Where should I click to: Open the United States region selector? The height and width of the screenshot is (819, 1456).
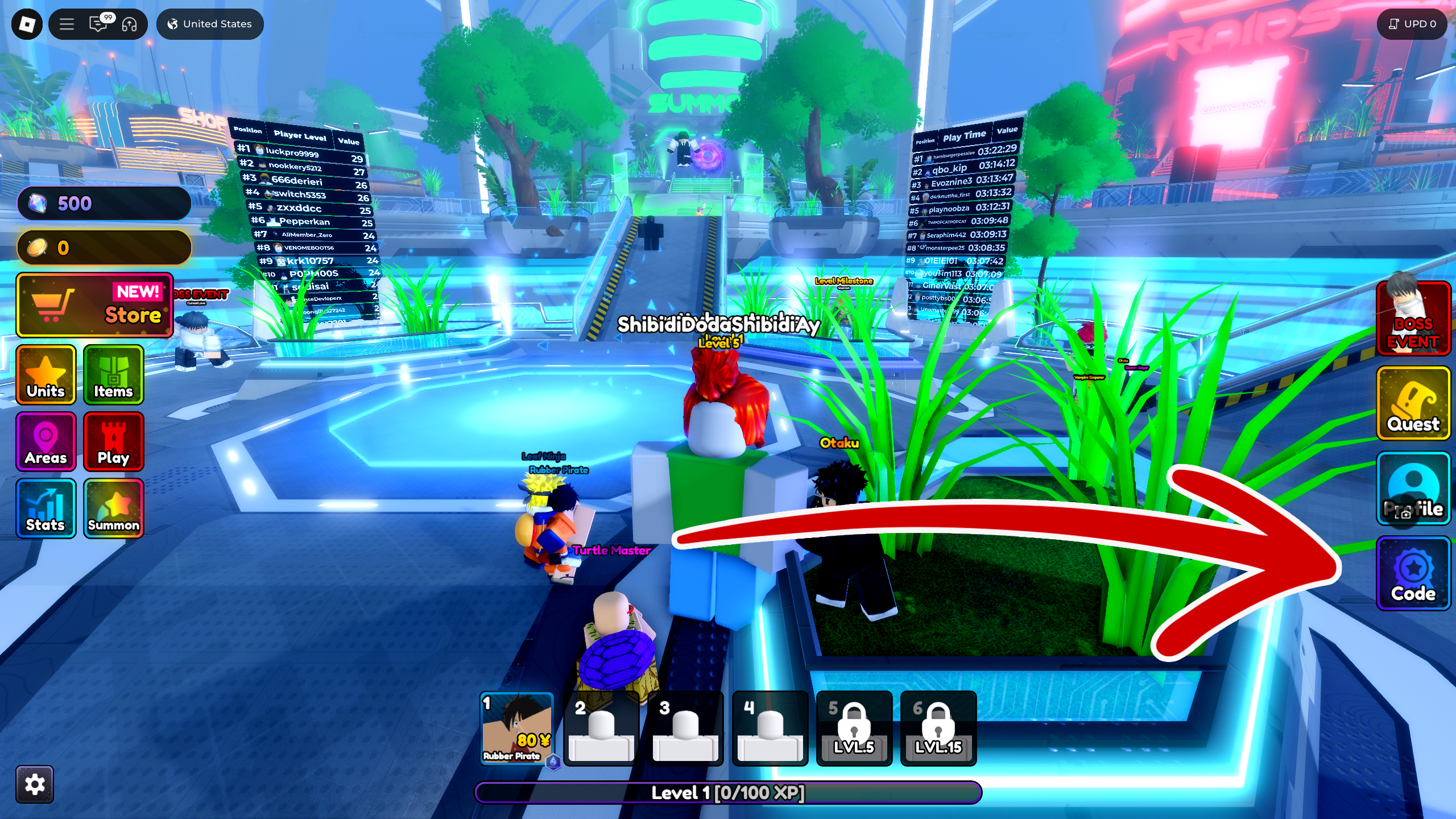(209, 24)
